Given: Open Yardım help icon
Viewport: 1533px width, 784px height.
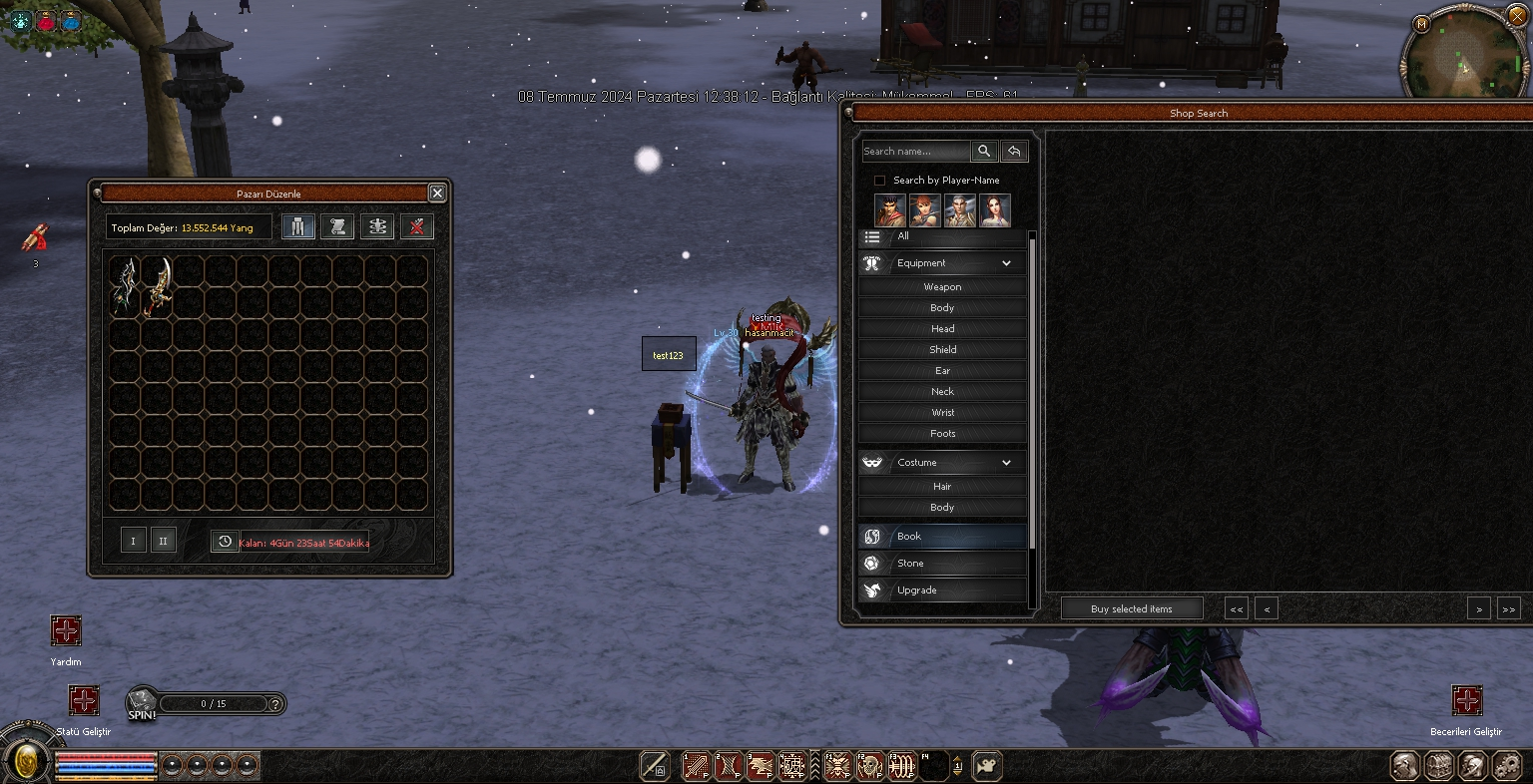Looking at the screenshot, I should coord(66,631).
